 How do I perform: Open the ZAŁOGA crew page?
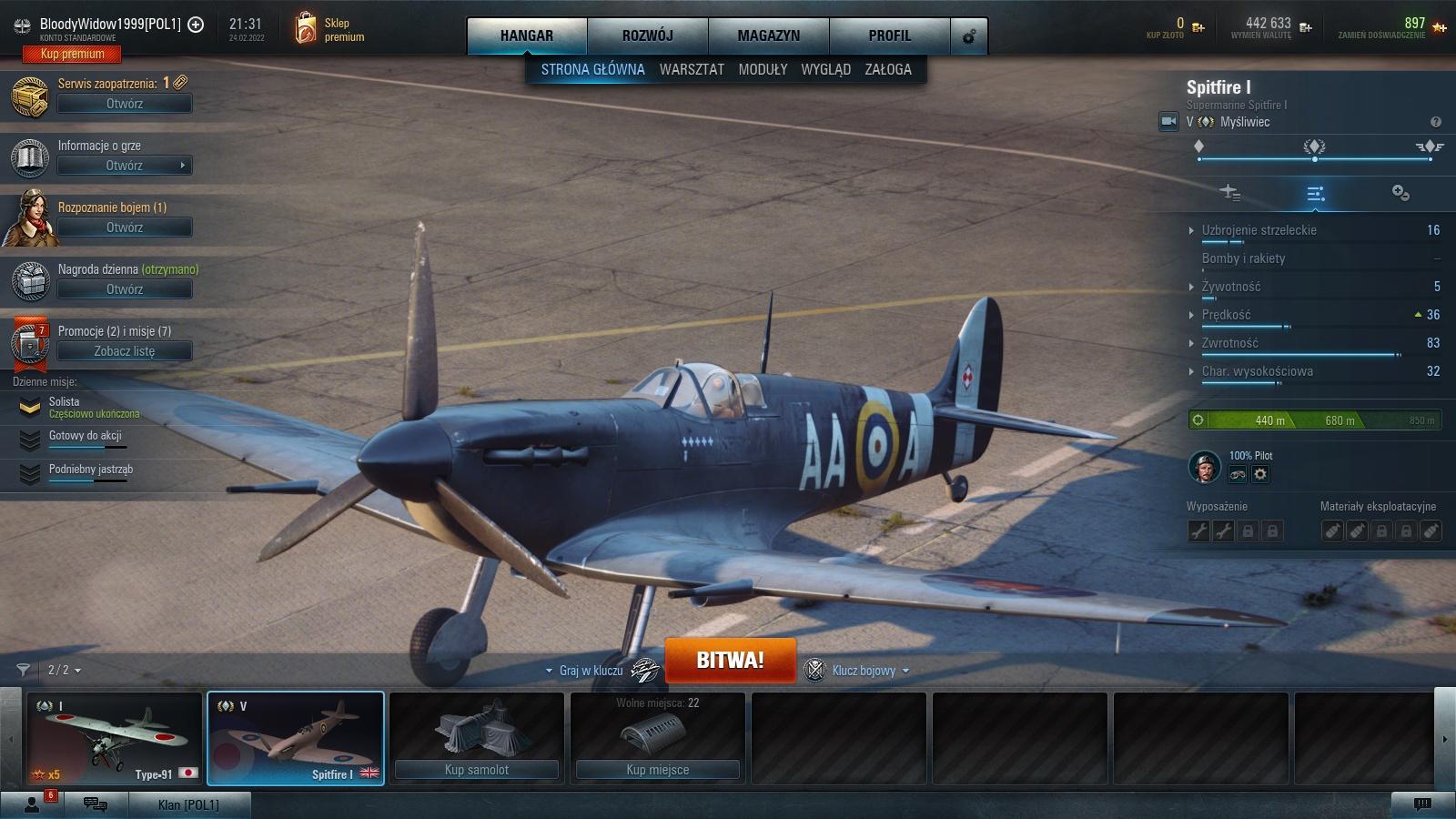[x=888, y=69]
